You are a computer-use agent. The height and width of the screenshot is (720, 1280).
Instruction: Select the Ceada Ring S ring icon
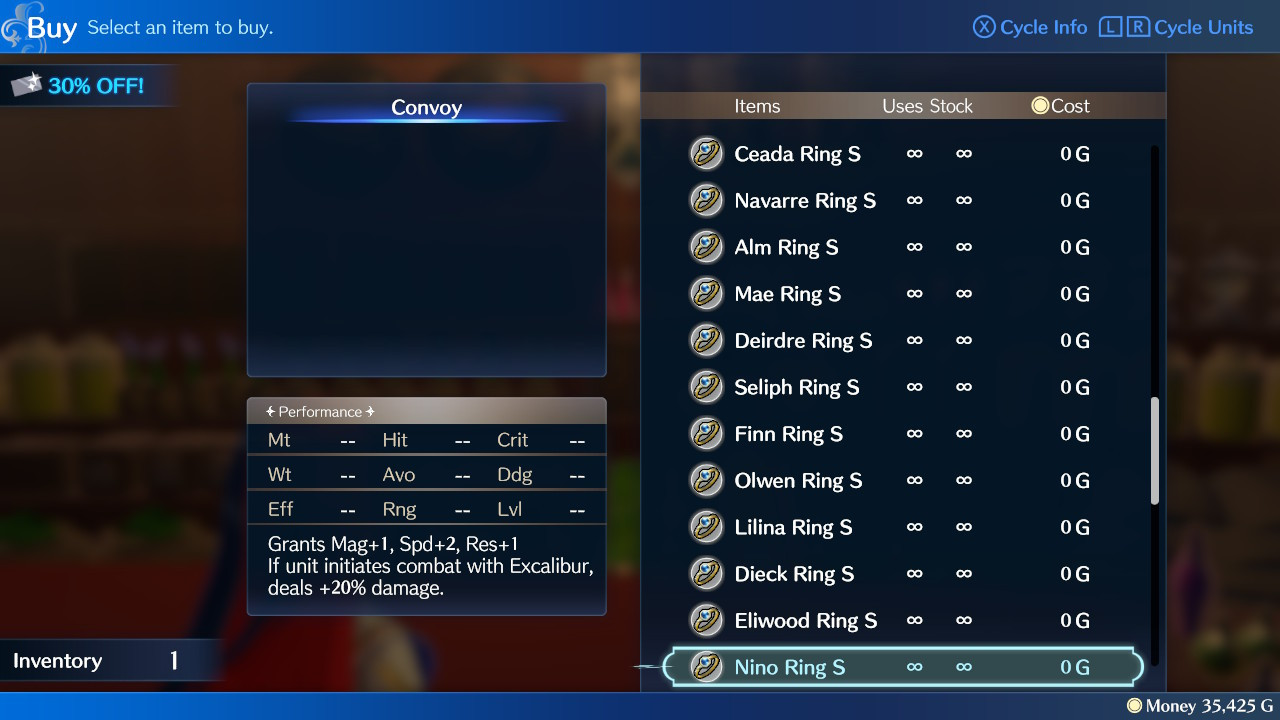707,154
